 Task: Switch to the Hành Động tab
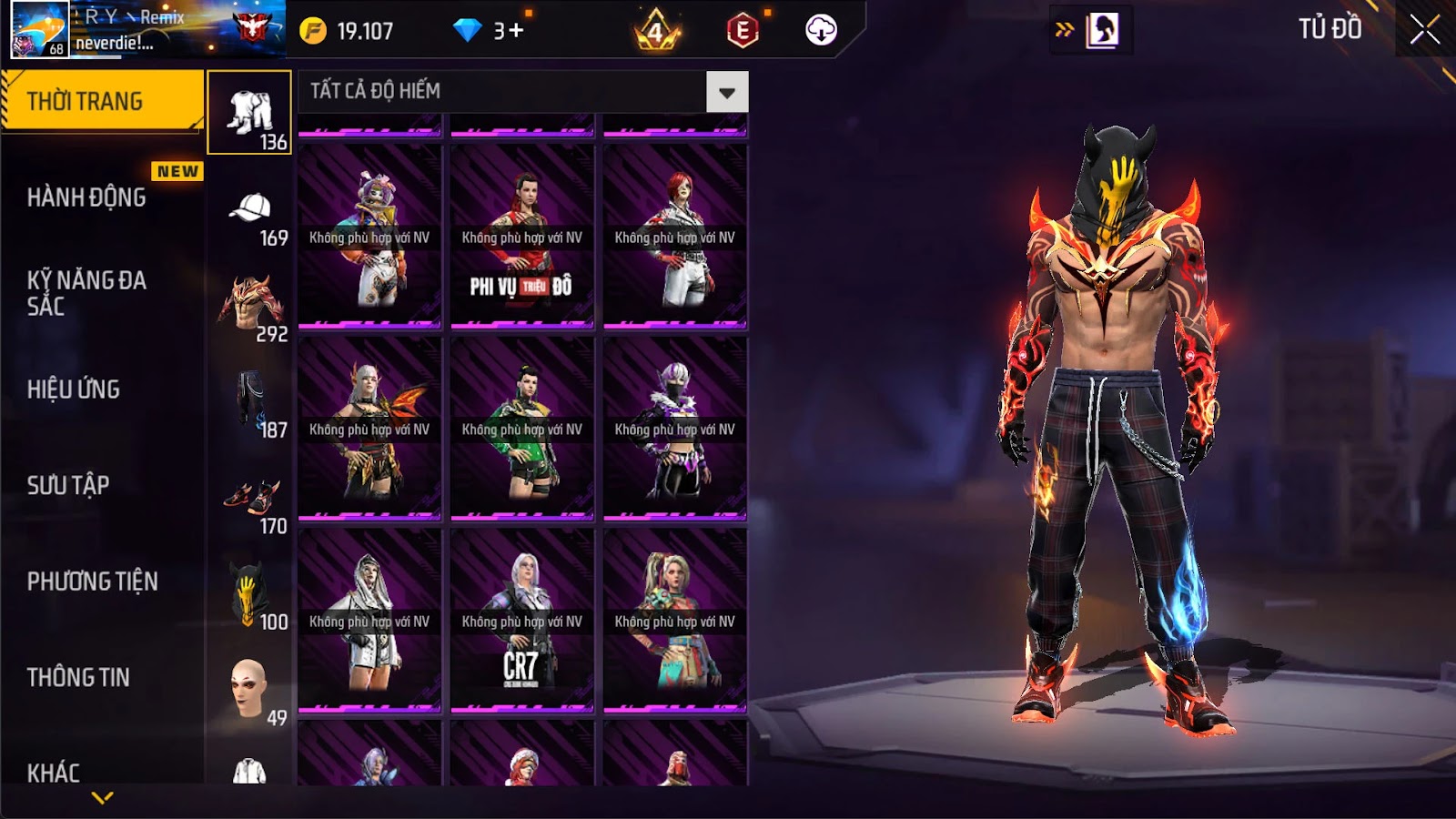click(x=86, y=197)
